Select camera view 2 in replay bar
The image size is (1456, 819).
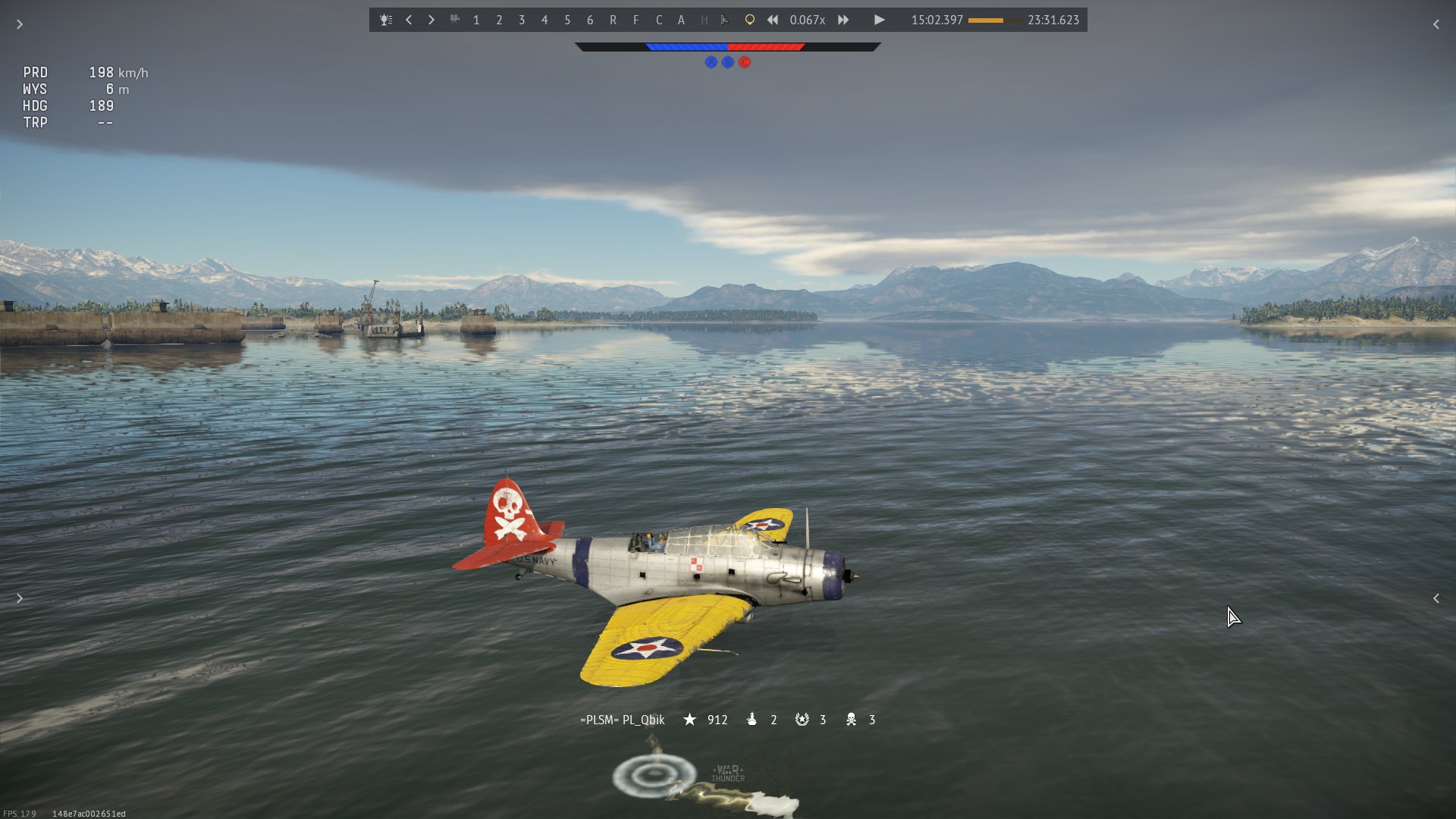[x=499, y=20]
